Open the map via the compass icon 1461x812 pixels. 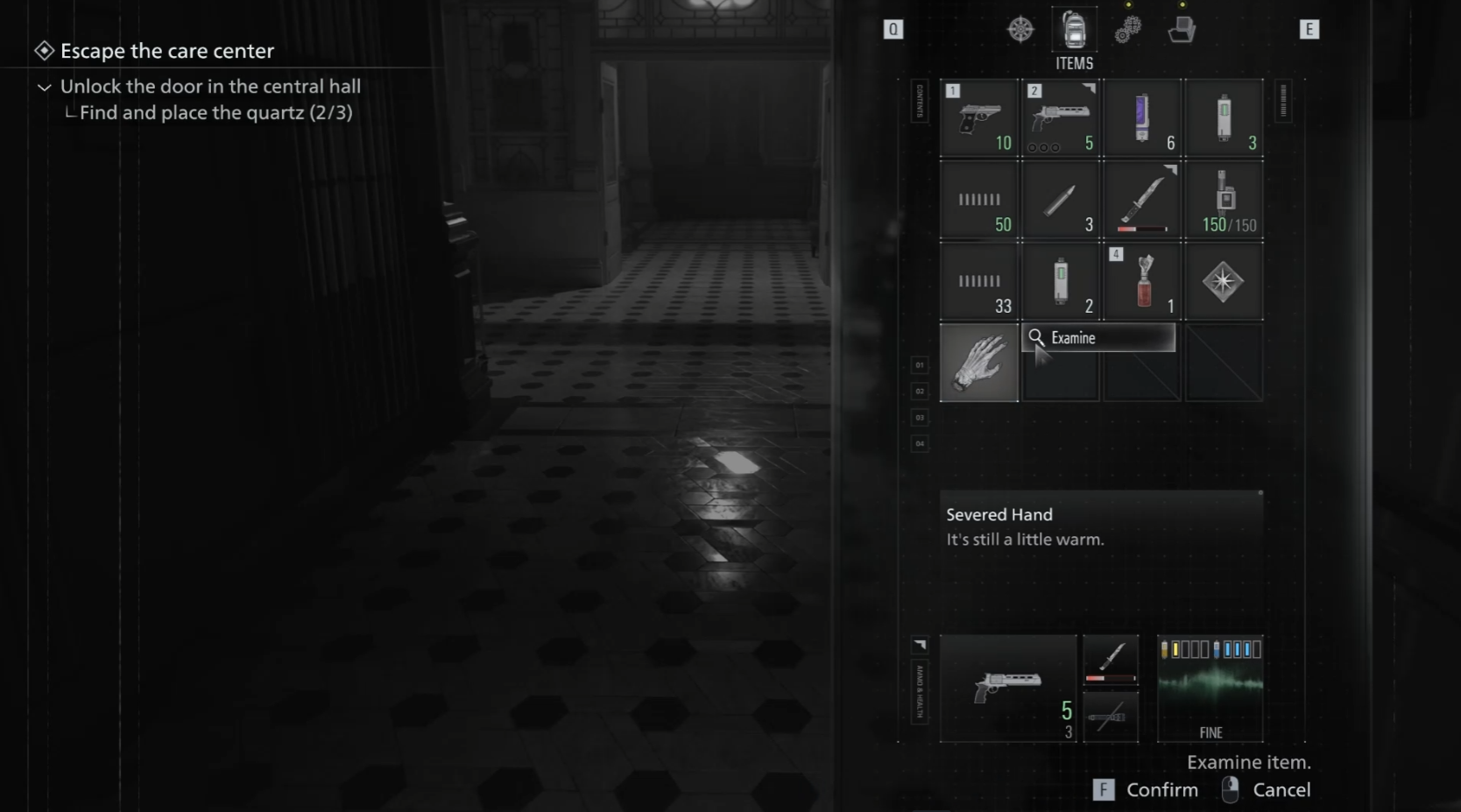pyautogui.click(x=1020, y=28)
